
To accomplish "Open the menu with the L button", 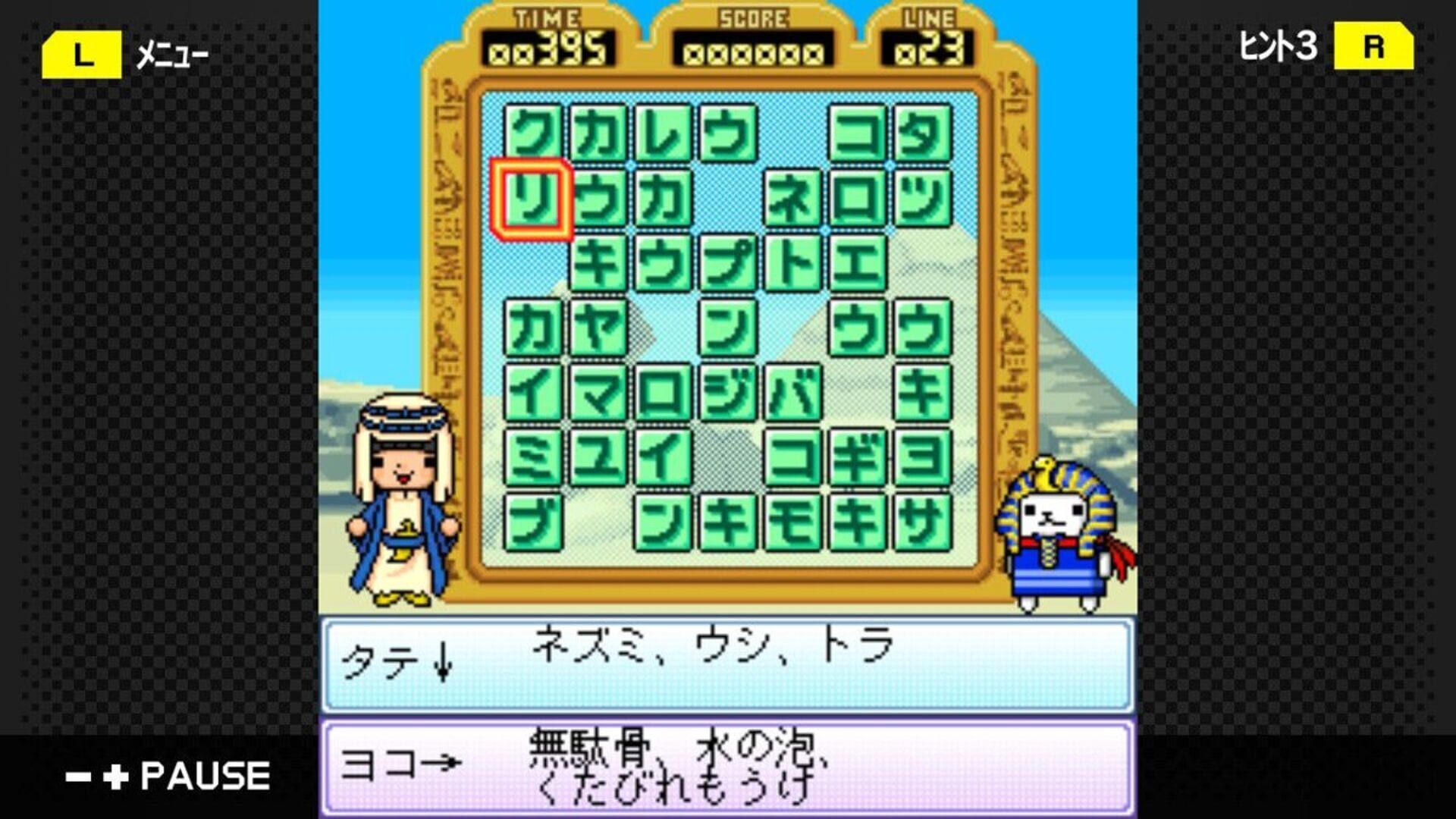I will 83,52.
